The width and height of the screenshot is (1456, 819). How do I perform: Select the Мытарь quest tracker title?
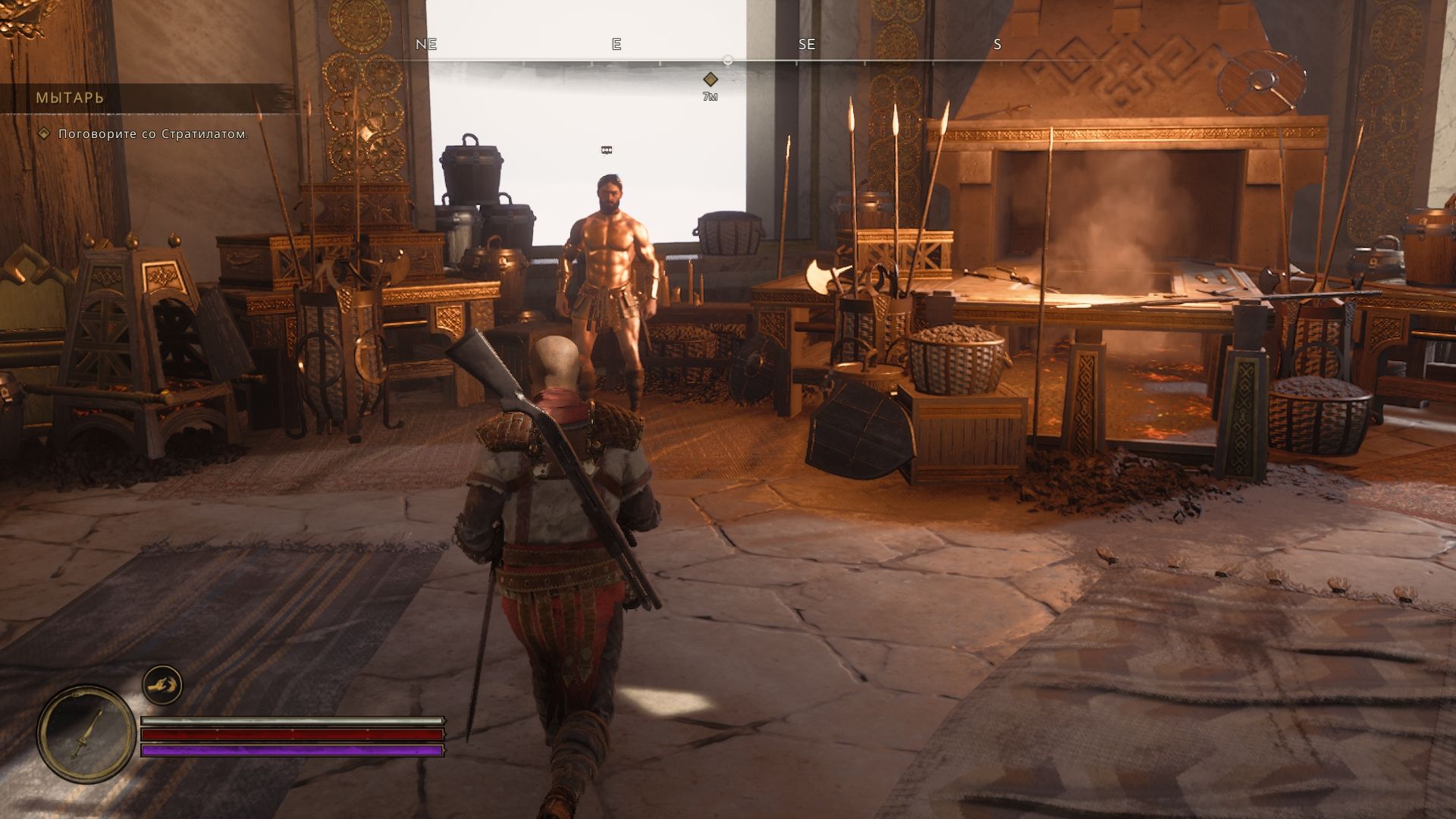point(70,98)
